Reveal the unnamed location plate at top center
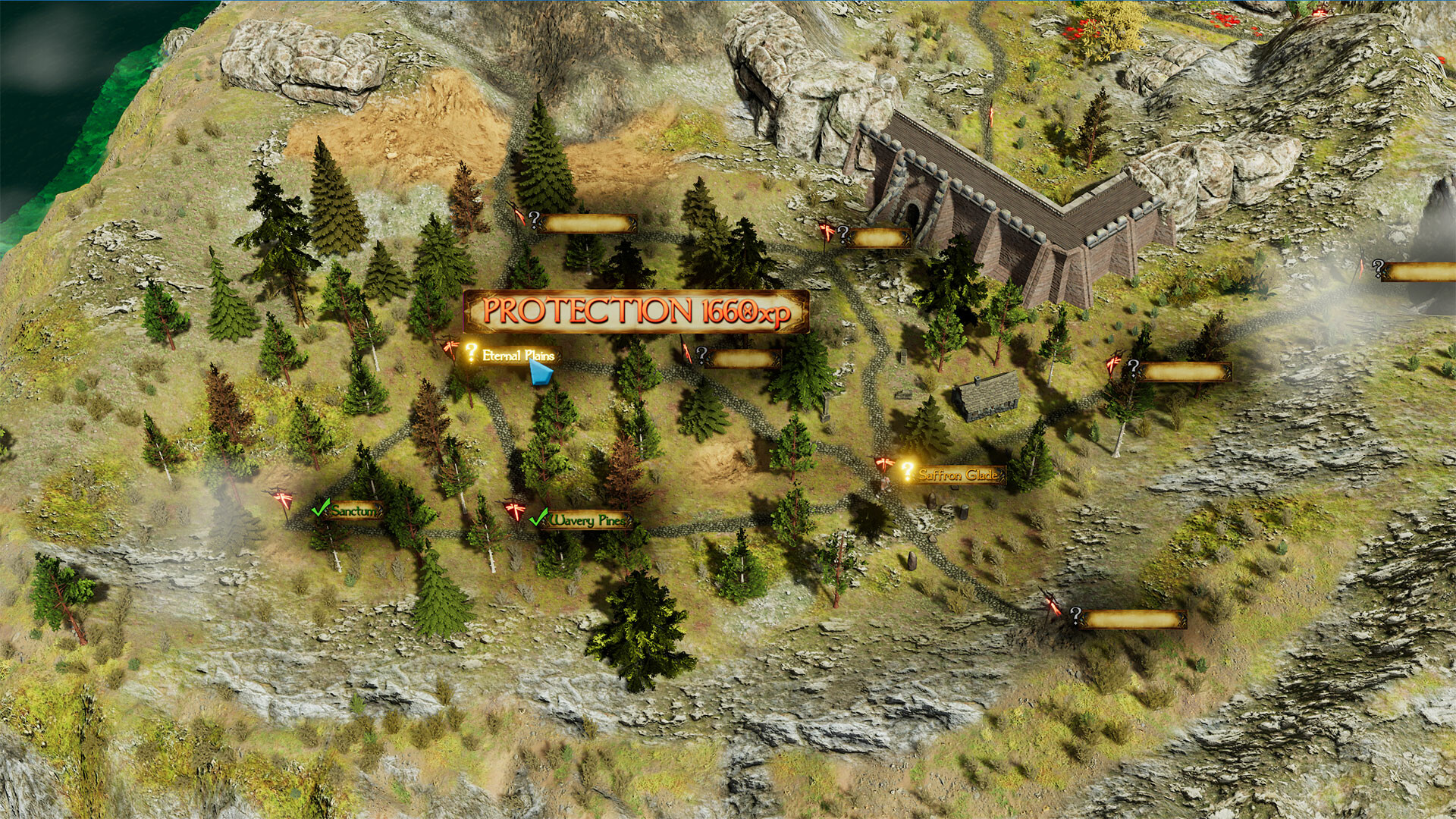The image size is (1456, 819). 588,224
